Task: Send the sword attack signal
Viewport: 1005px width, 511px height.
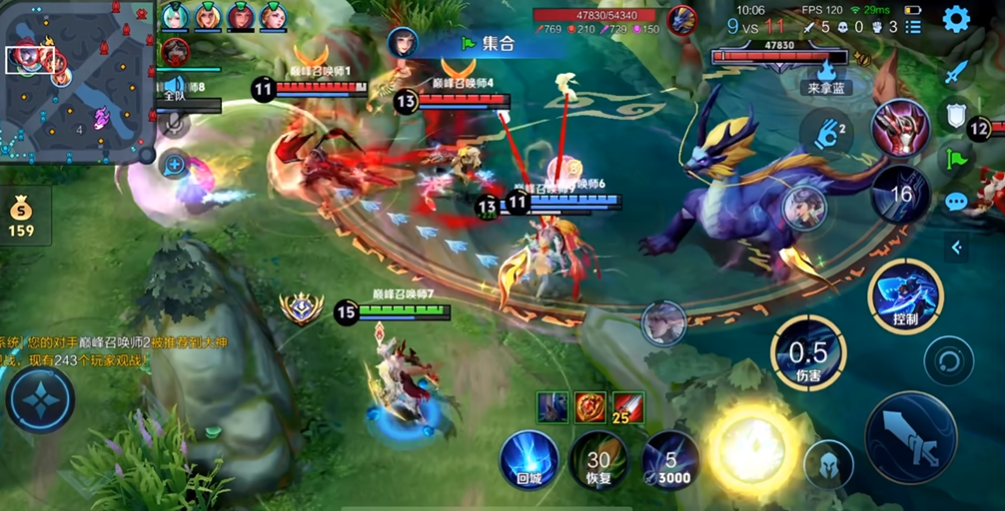Action: click(956, 72)
